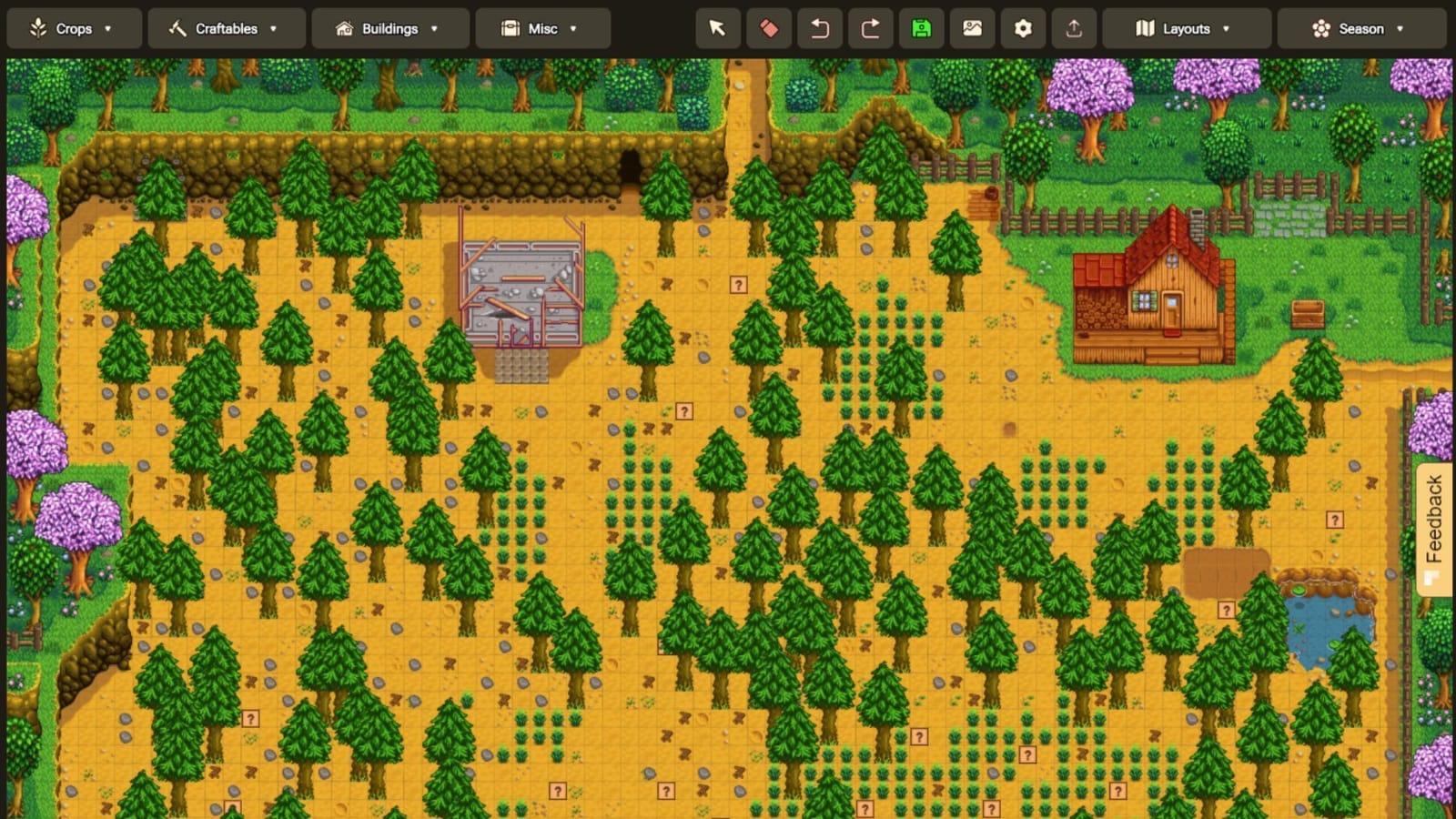Open the Layouts dropdown
This screenshot has width=1456, height=819.
click(1227, 28)
